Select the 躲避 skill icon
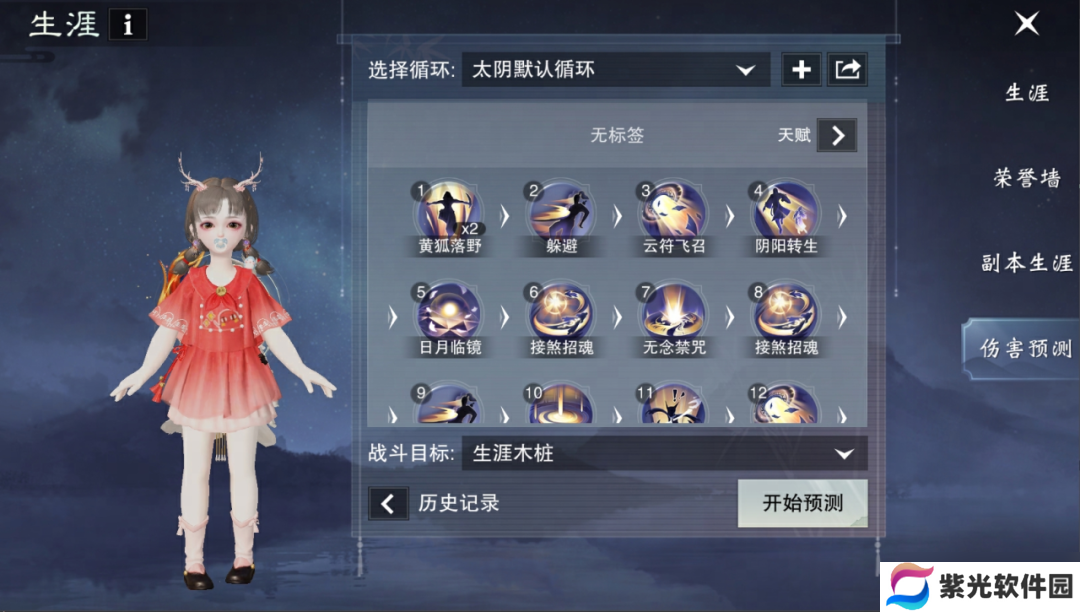The width and height of the screenshot is (1080, 612). [562, 210]
